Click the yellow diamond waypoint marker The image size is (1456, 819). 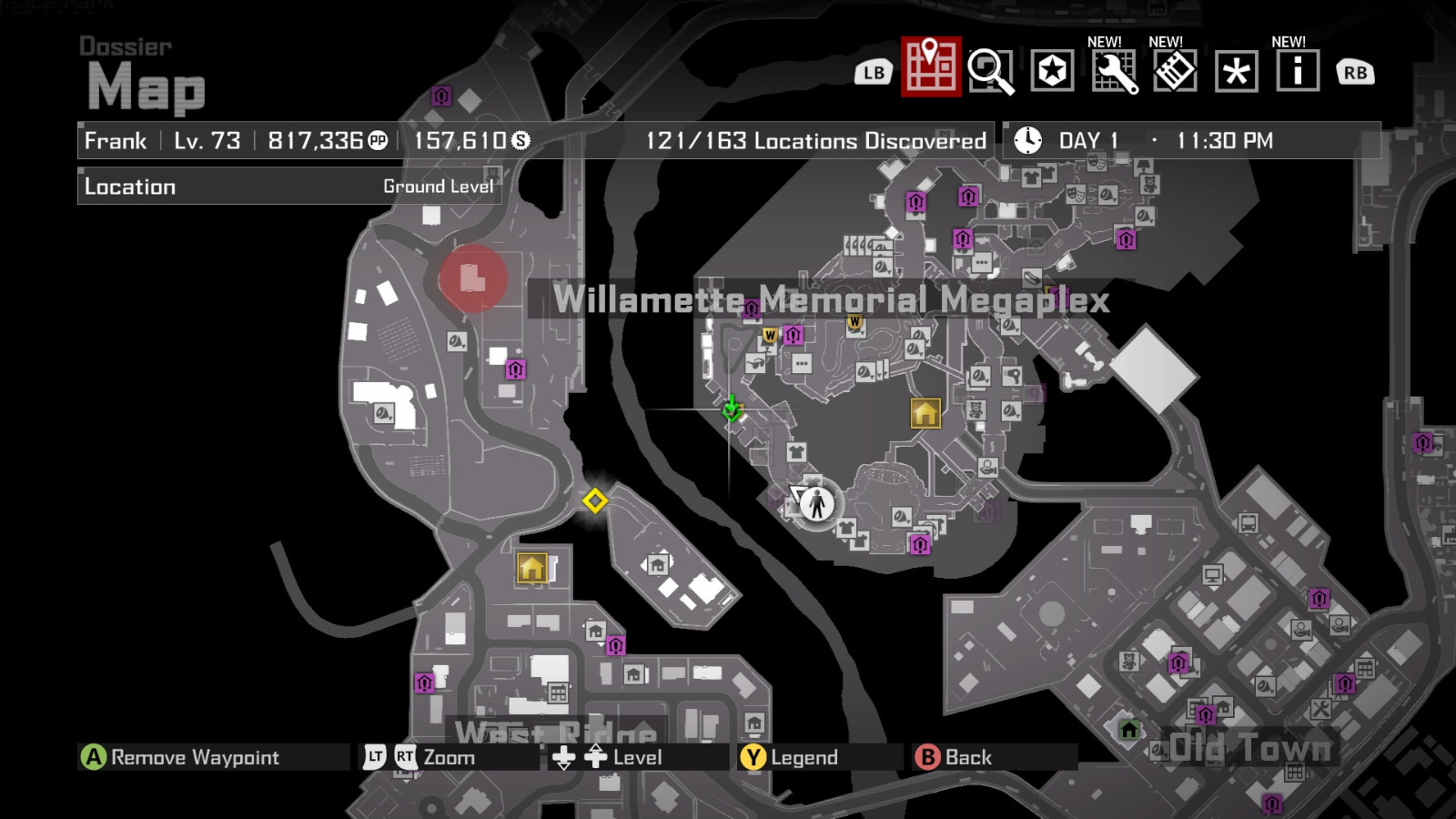[595, 499]
